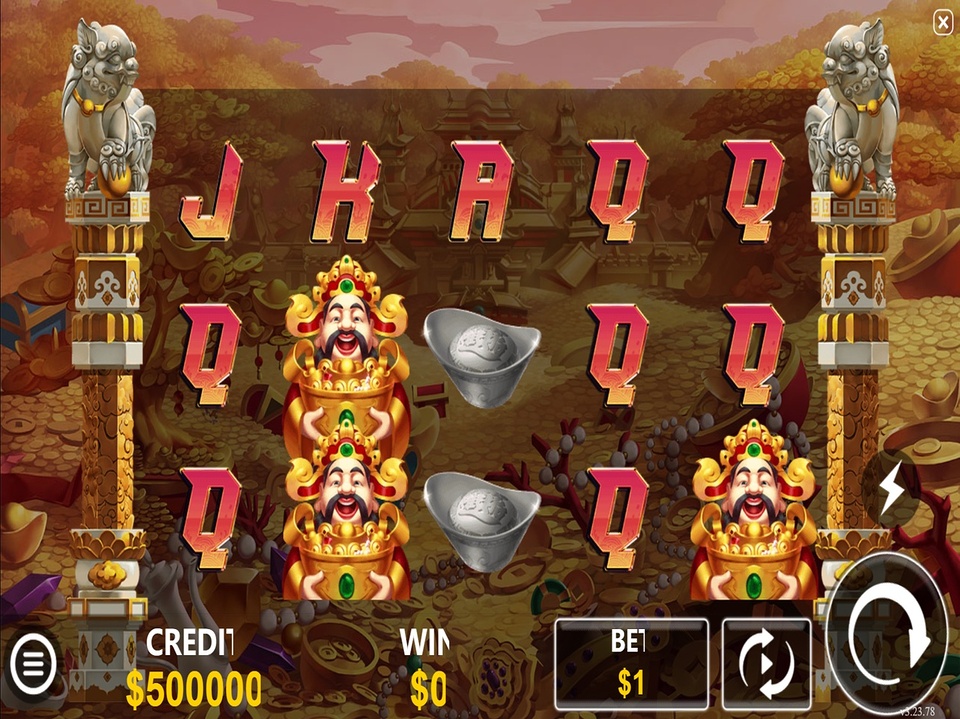Screen dimensions: 960x719
Task: Toggle turbo mode with the lightning bolt
Action: click(x=891, y=488)
